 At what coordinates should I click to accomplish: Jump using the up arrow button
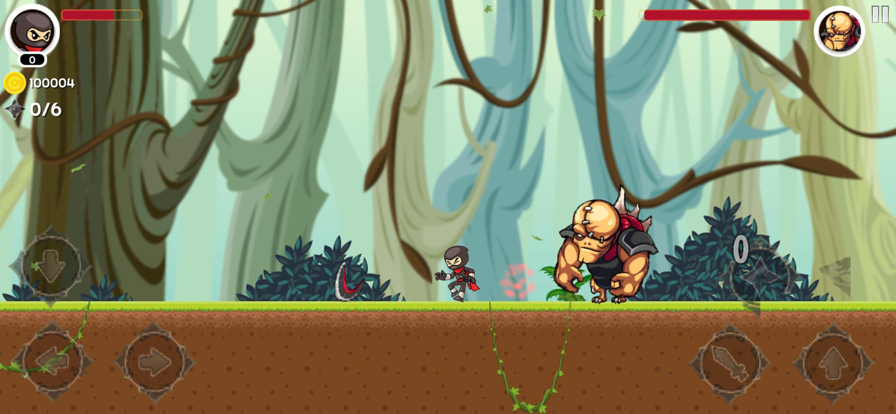[x=833, y=361]
